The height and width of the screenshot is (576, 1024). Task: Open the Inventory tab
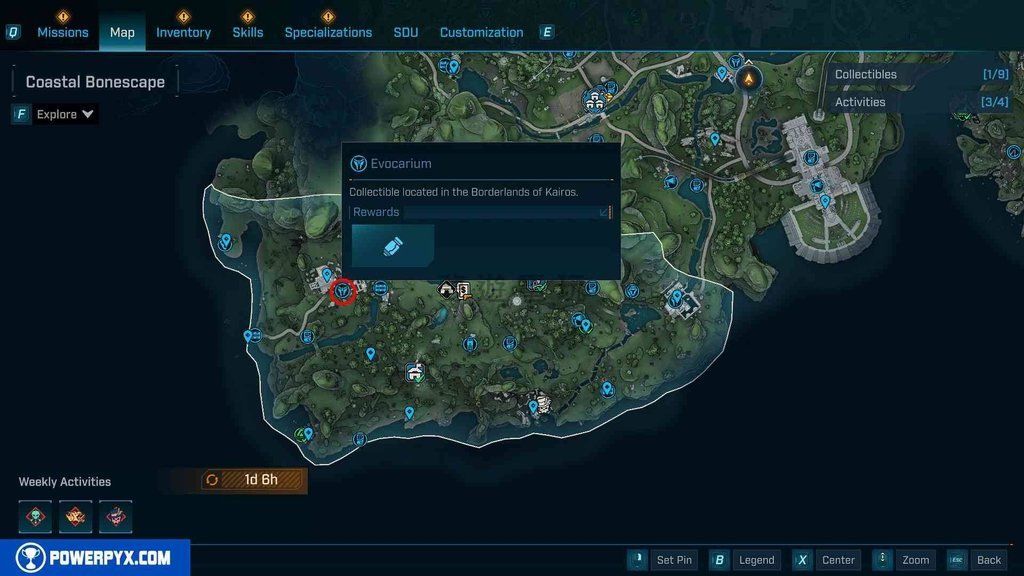(x=183, y=32)
